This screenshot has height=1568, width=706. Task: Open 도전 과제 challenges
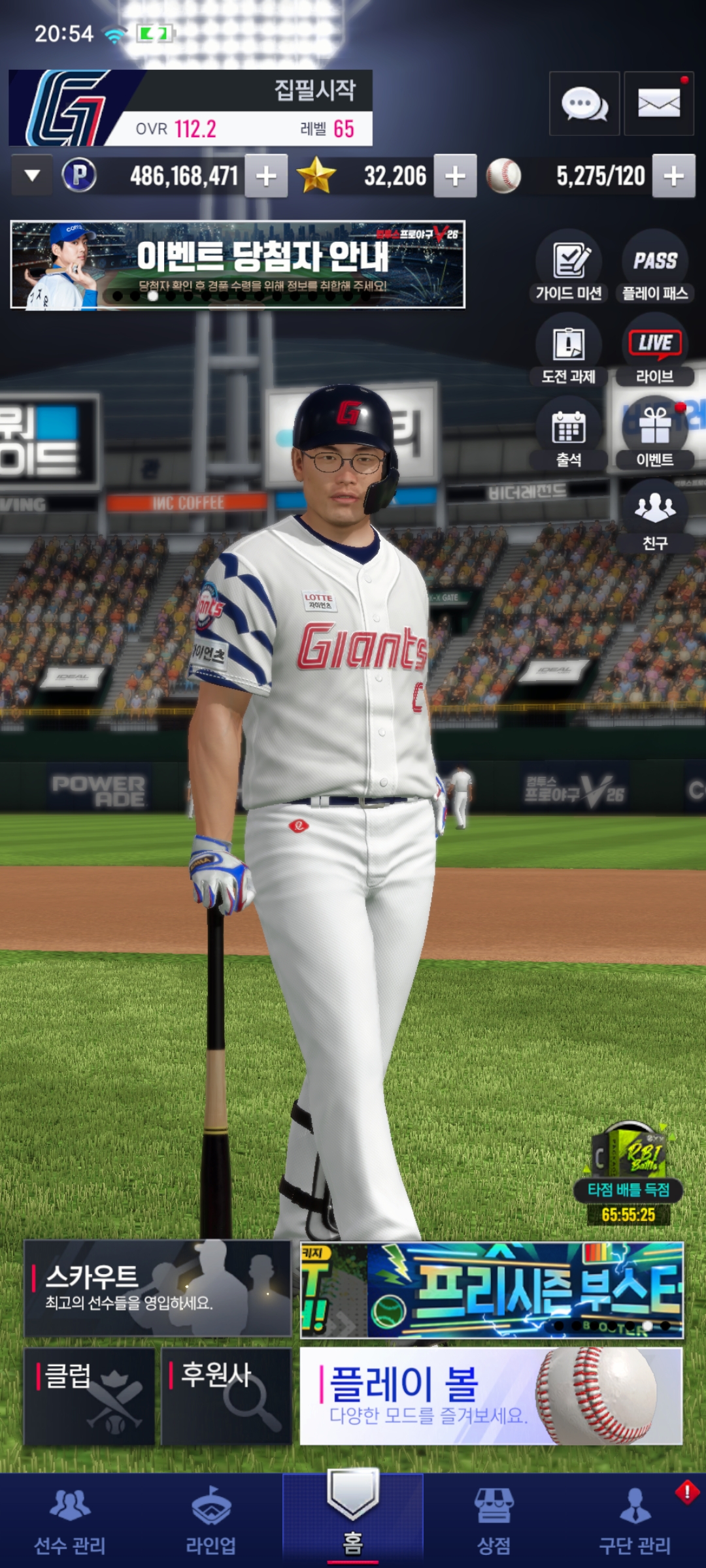pos(569,350)
